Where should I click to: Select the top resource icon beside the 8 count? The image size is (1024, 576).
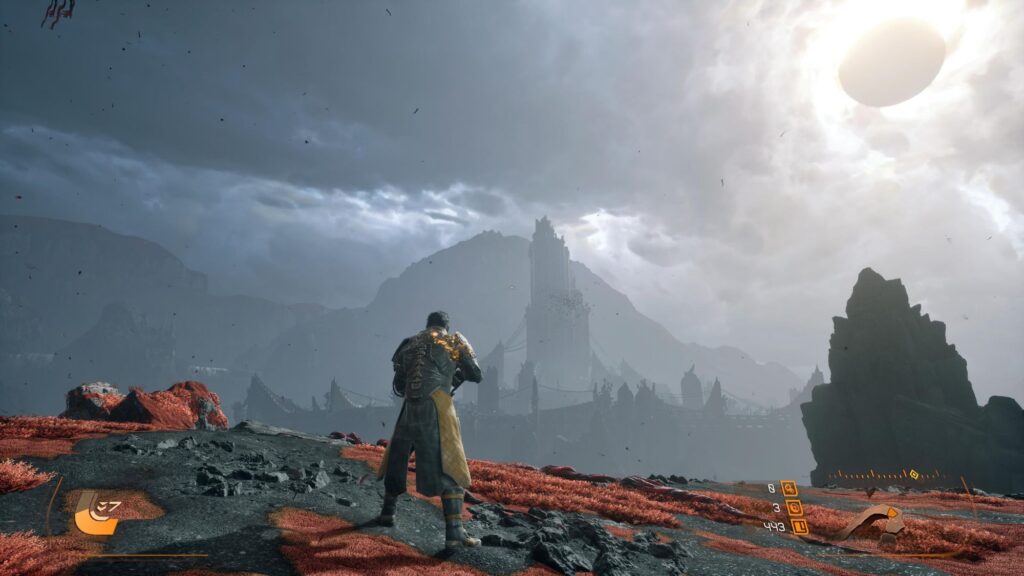point(790,488)
